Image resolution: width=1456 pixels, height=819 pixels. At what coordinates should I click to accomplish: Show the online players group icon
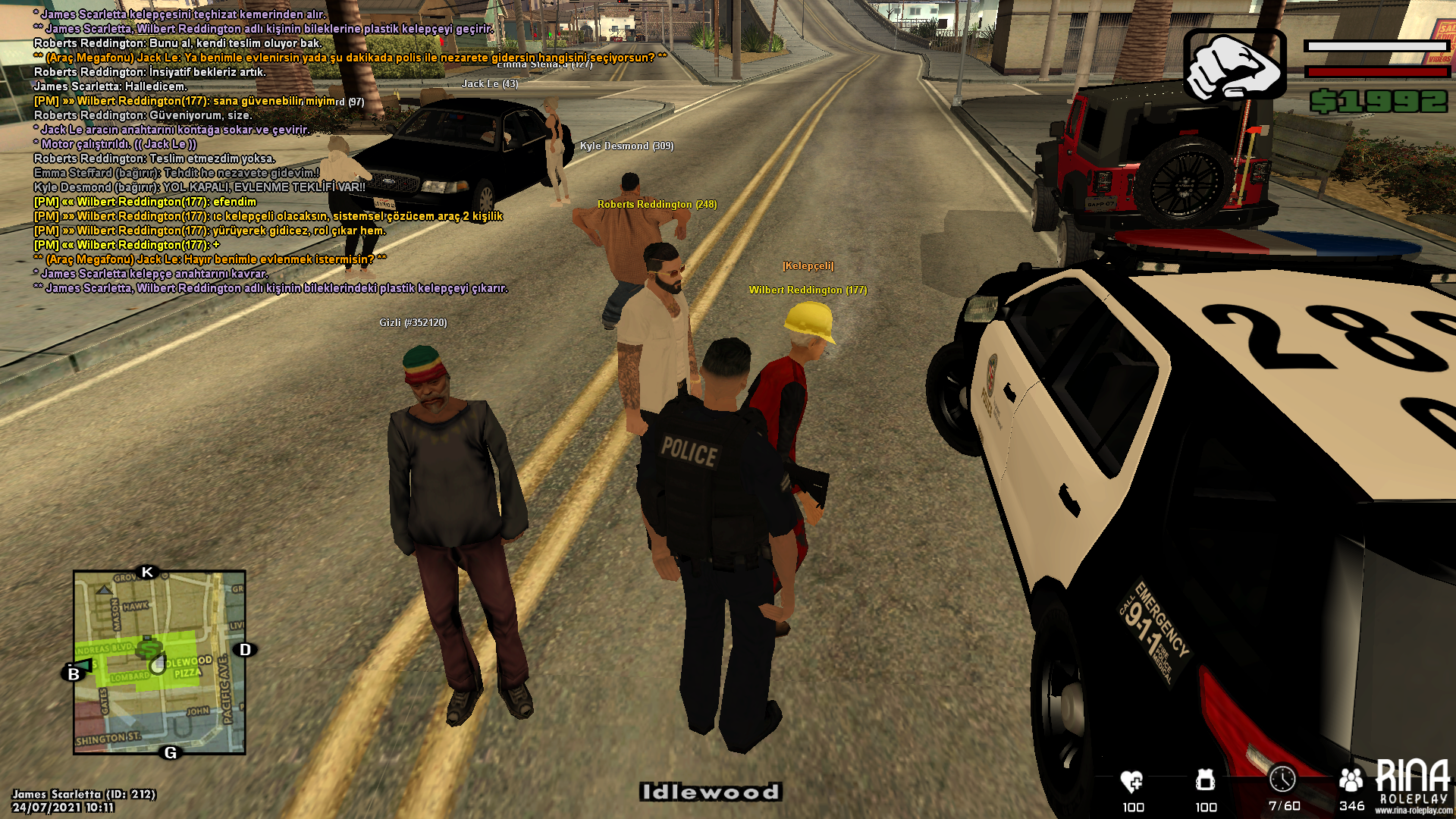pyautogui.click(x=1351, y=780)
